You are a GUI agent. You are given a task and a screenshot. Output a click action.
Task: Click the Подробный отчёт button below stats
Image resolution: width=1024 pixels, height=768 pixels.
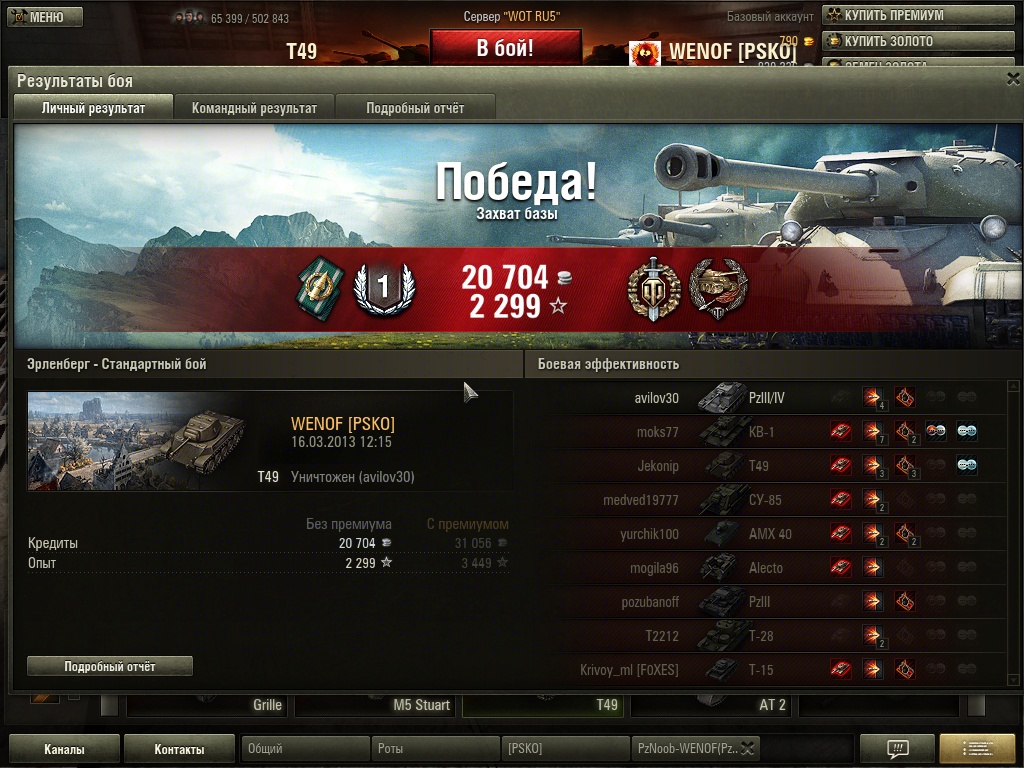click(110, 666)
